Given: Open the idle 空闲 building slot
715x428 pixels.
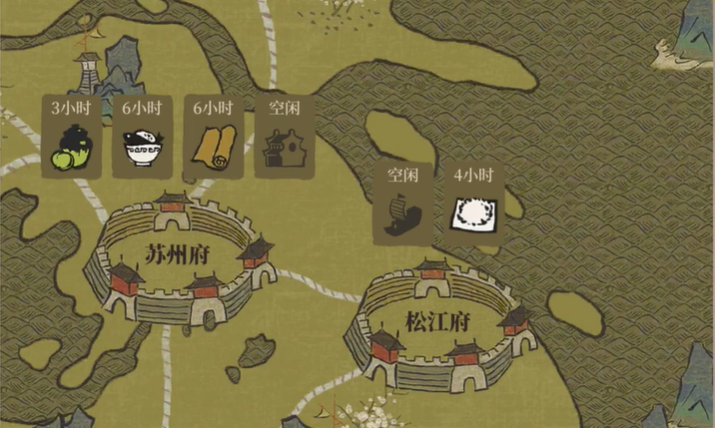Looking at the screenshot, I should 284,137.
